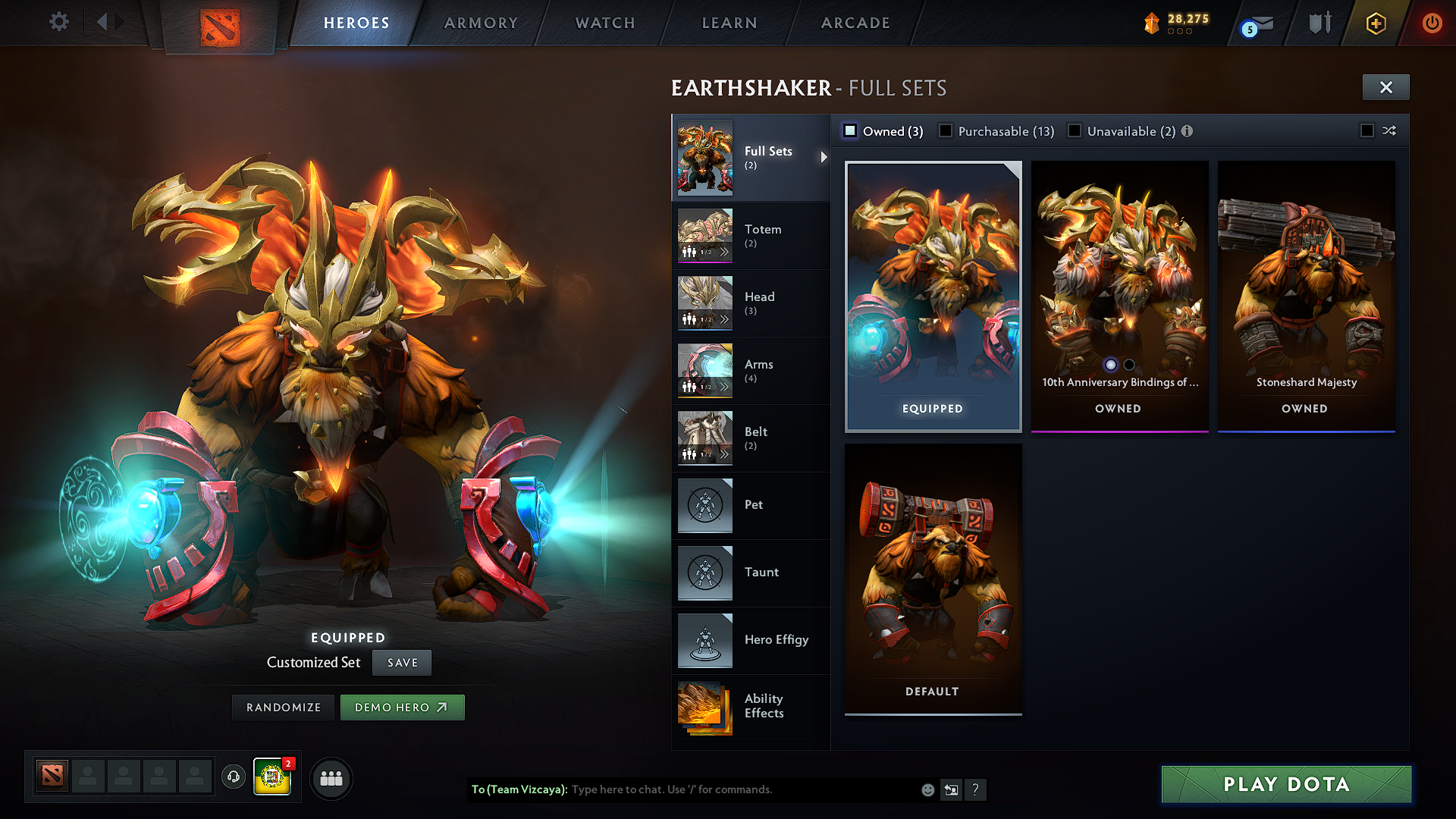Open the WATCH tab
This screenshot has height=819, width=1456.
(x=604, y=23)
